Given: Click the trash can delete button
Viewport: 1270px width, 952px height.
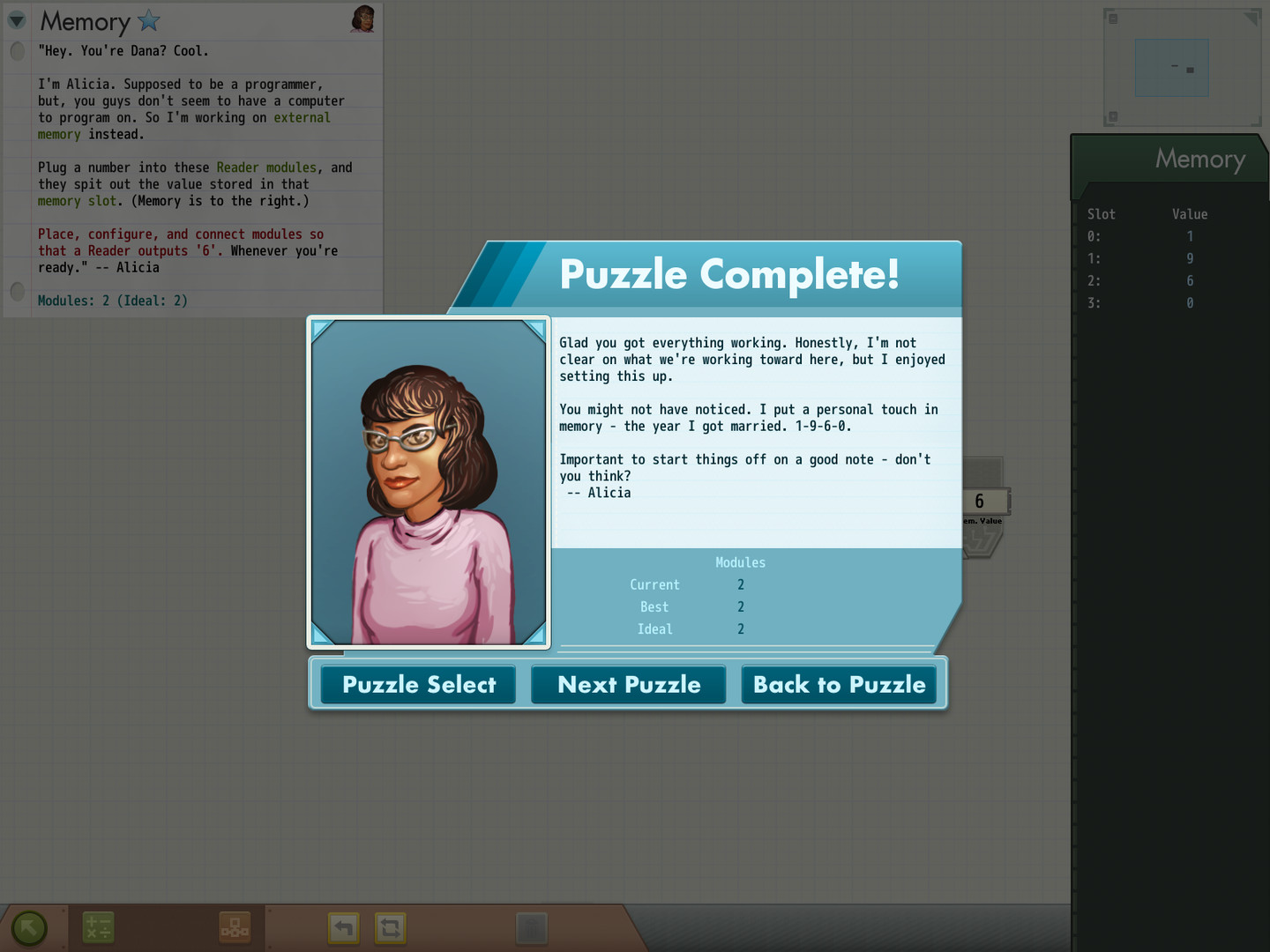Looking at the screenshot, I should (531, 927).
